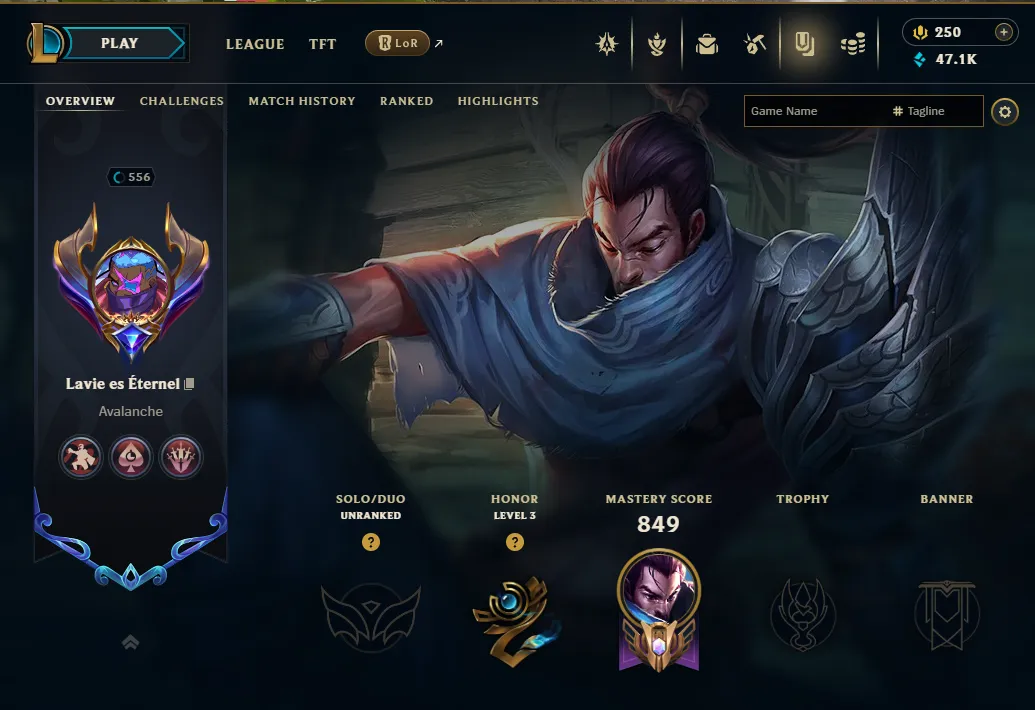Switch to the Ranked tab
1035x710 pixels.
[406, 101]
